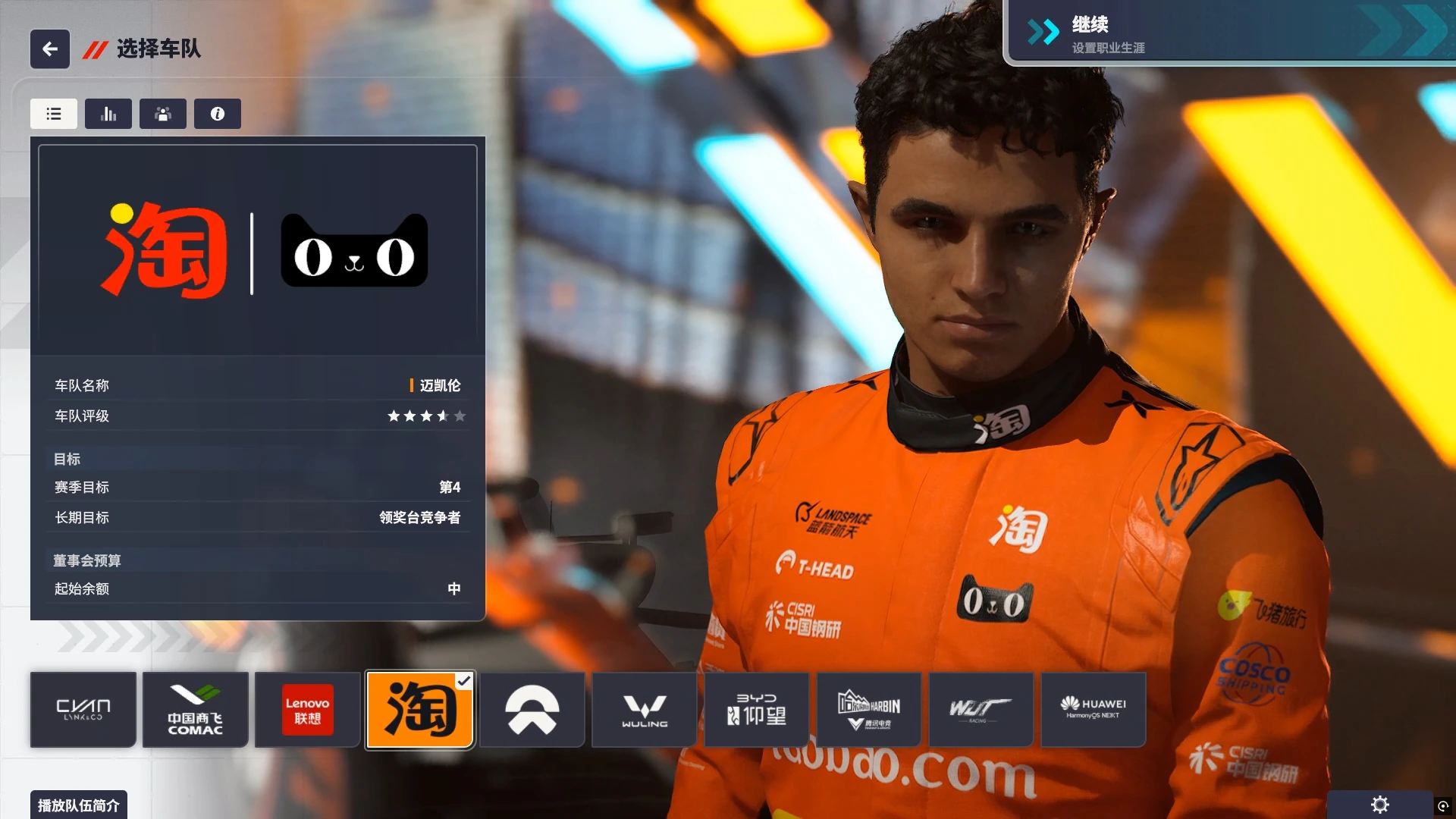Image resolution: width=1456 pixels, height=819 pixels.
Task: Switch to the list overview tab
Action: (54, 114)
